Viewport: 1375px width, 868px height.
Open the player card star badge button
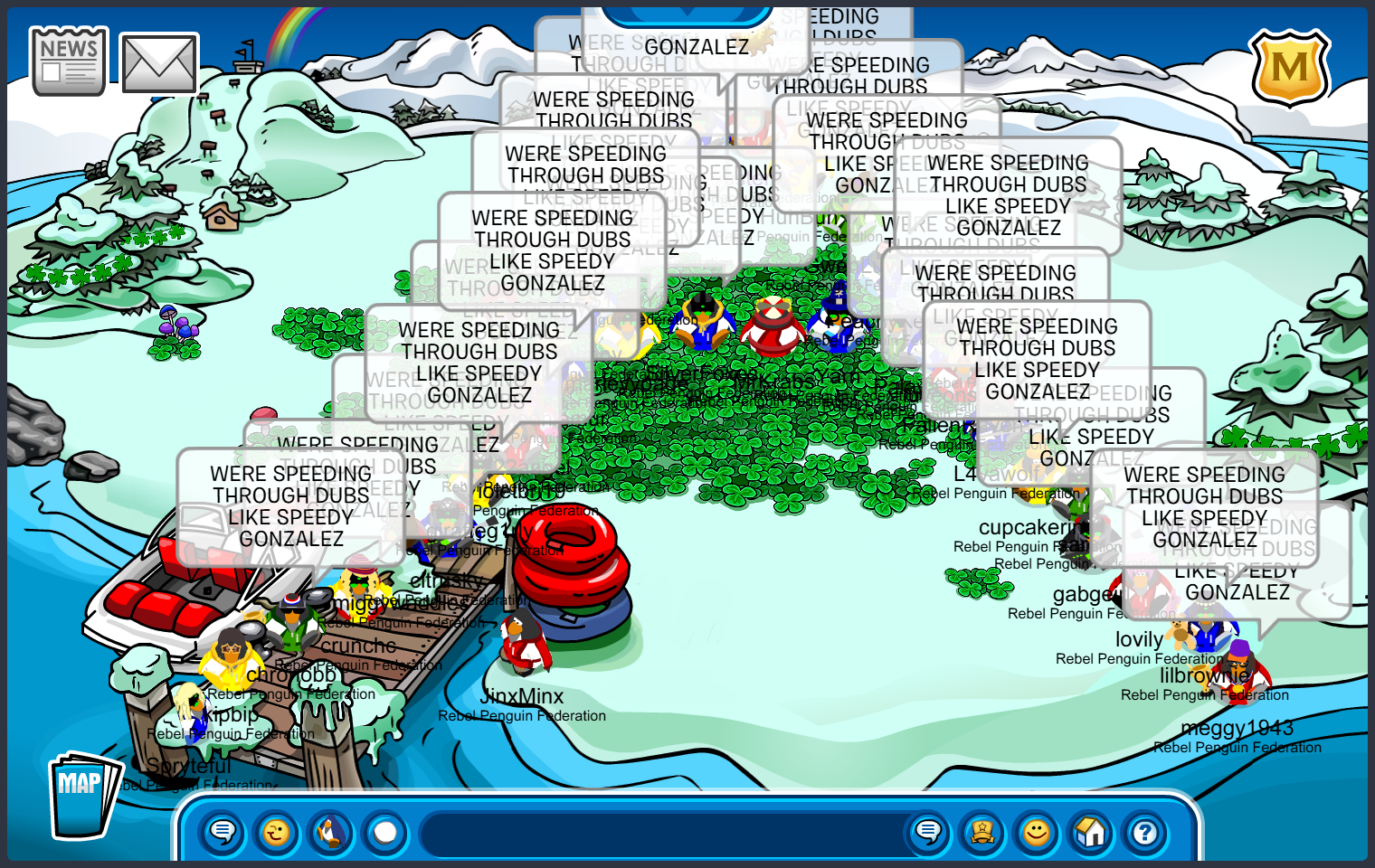pyautogui.click(x=982, y=831)
